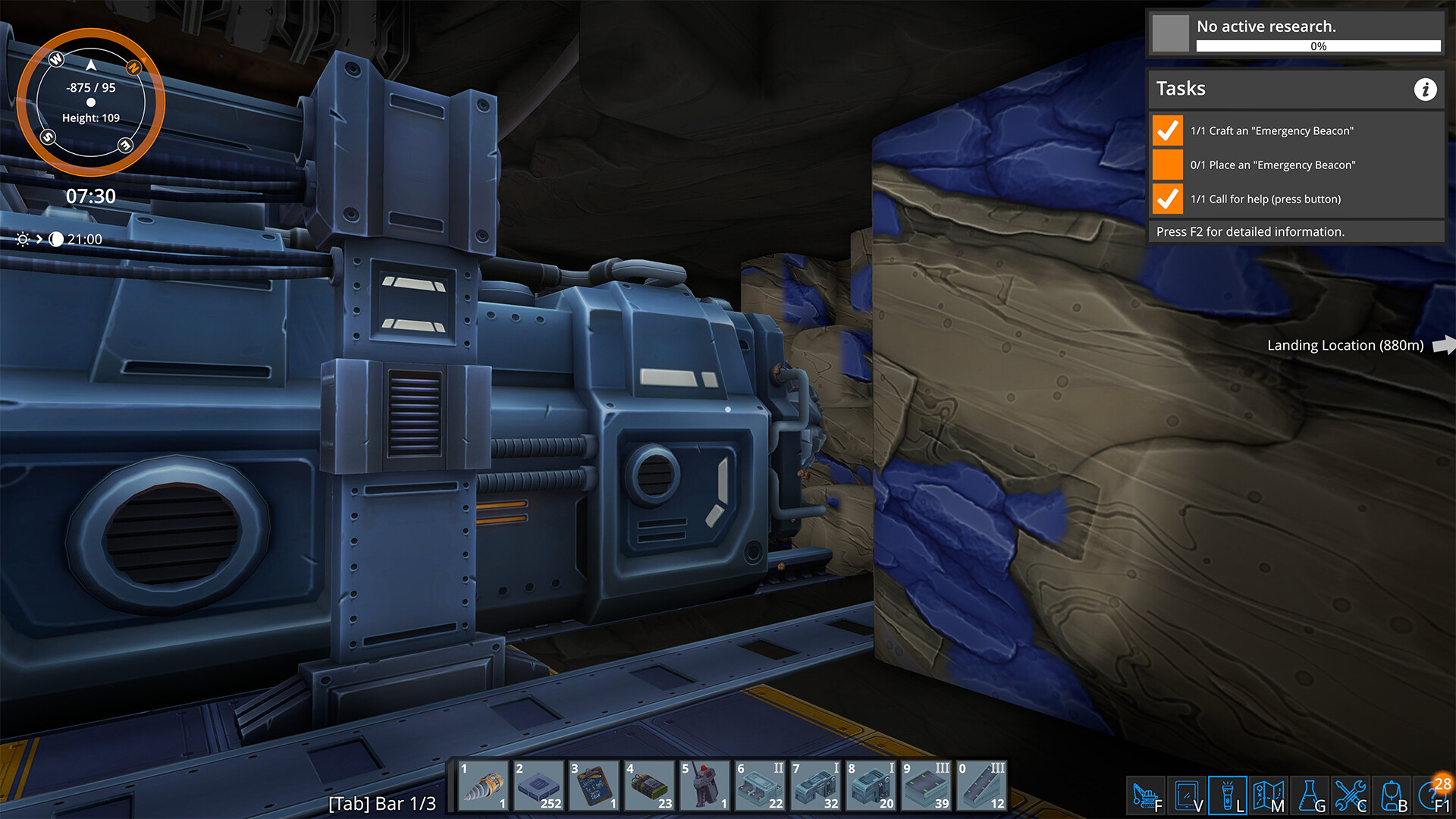Open the wrecking crane demolition mode
This screenshot has width=1456, height=819.
coord(1146,796)
